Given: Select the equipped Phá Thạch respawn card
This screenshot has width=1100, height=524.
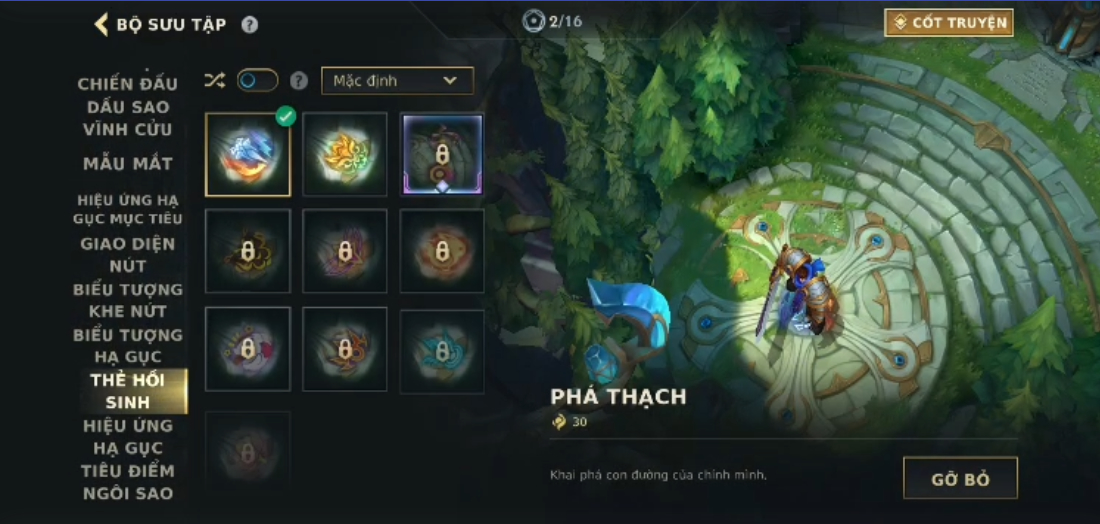Looking at the screenshot, I should point(248,154).
